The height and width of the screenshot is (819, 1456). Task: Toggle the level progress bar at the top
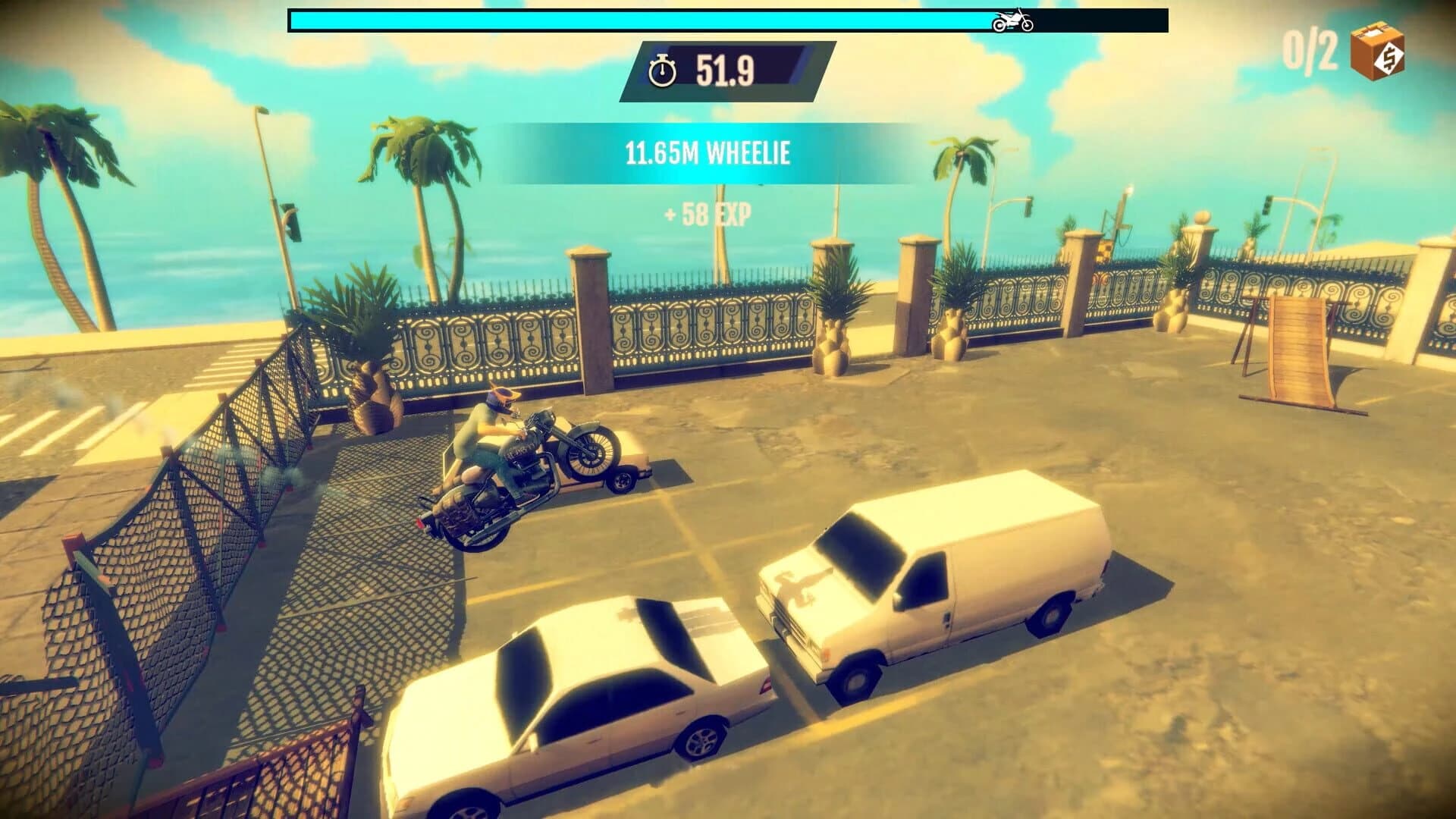coord(724,21)
